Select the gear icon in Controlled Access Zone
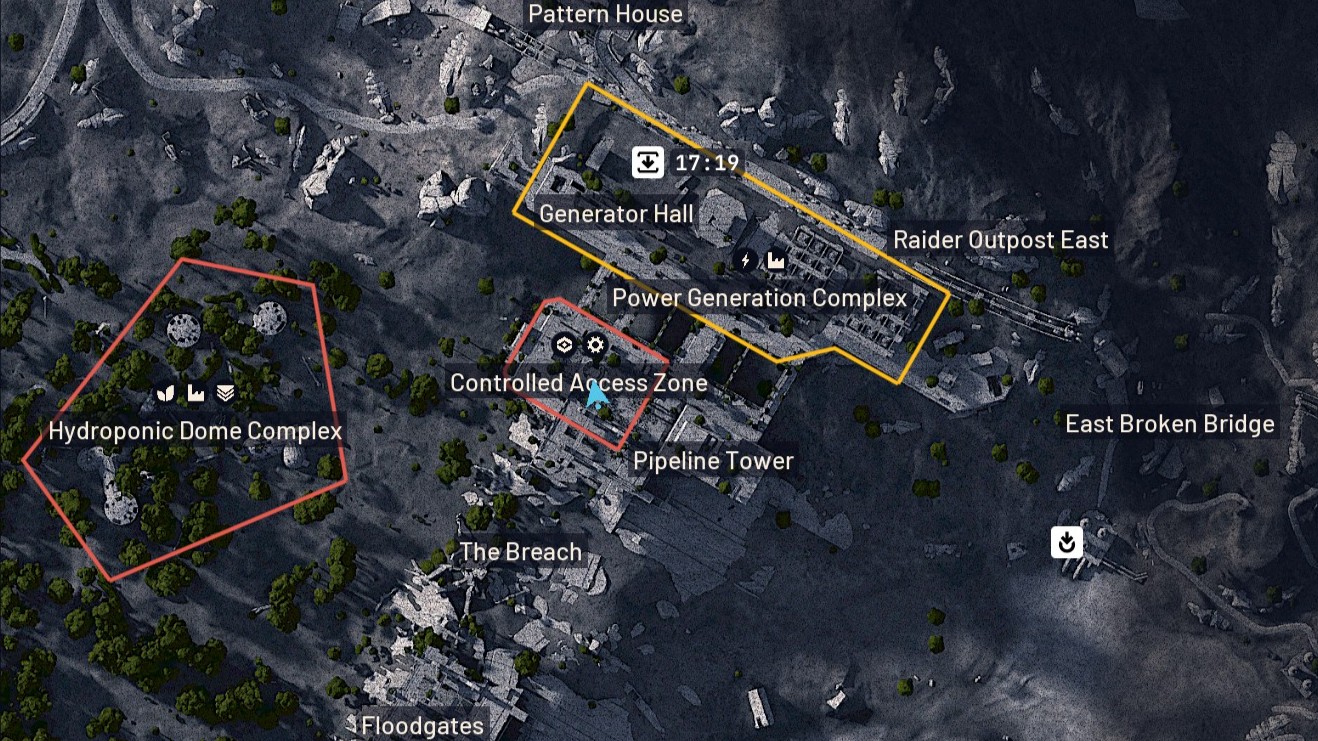Viewport: 1318px width, 741px height. tap(595, 344)
